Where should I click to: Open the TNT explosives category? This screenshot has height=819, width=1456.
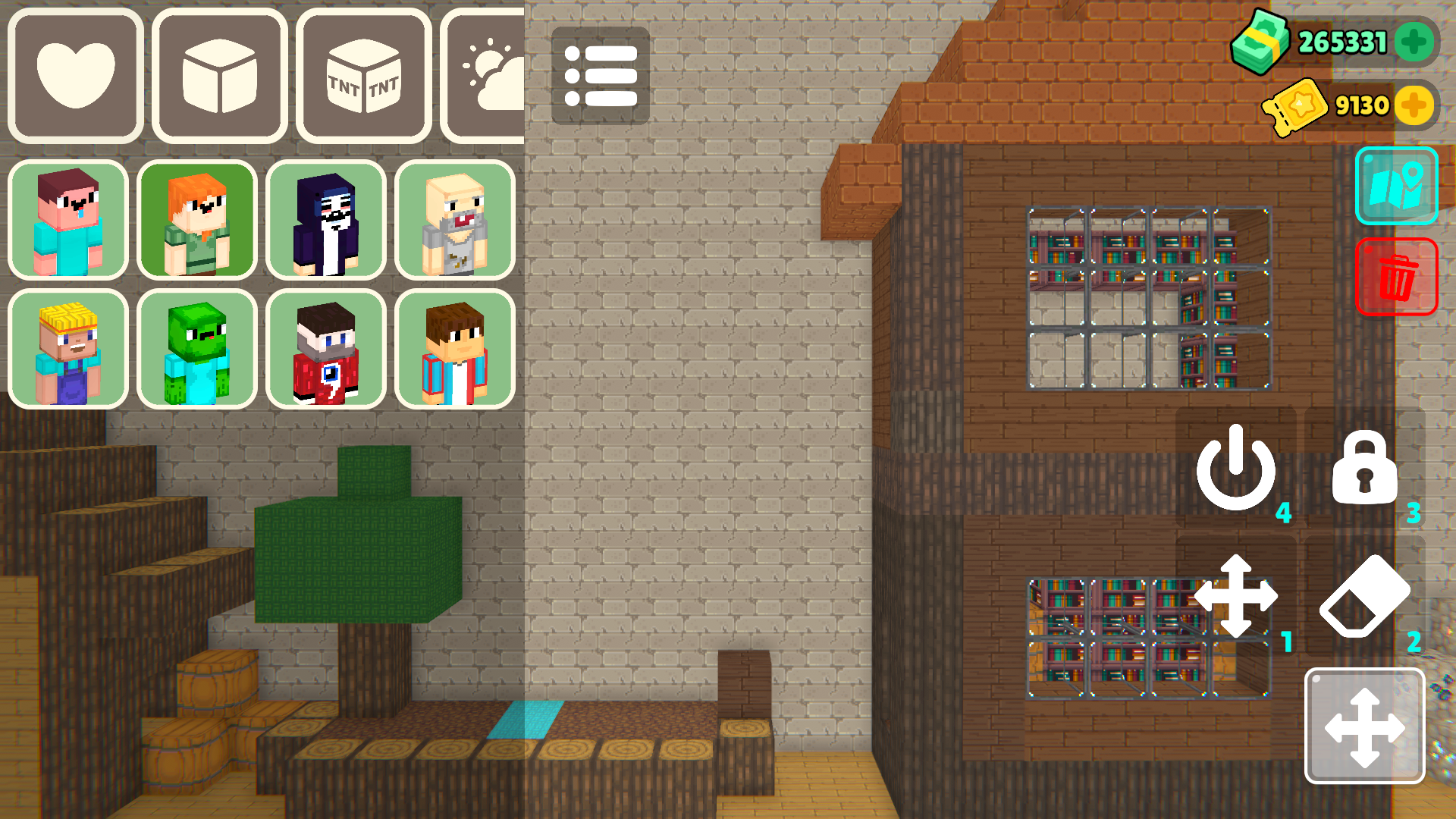362,74
